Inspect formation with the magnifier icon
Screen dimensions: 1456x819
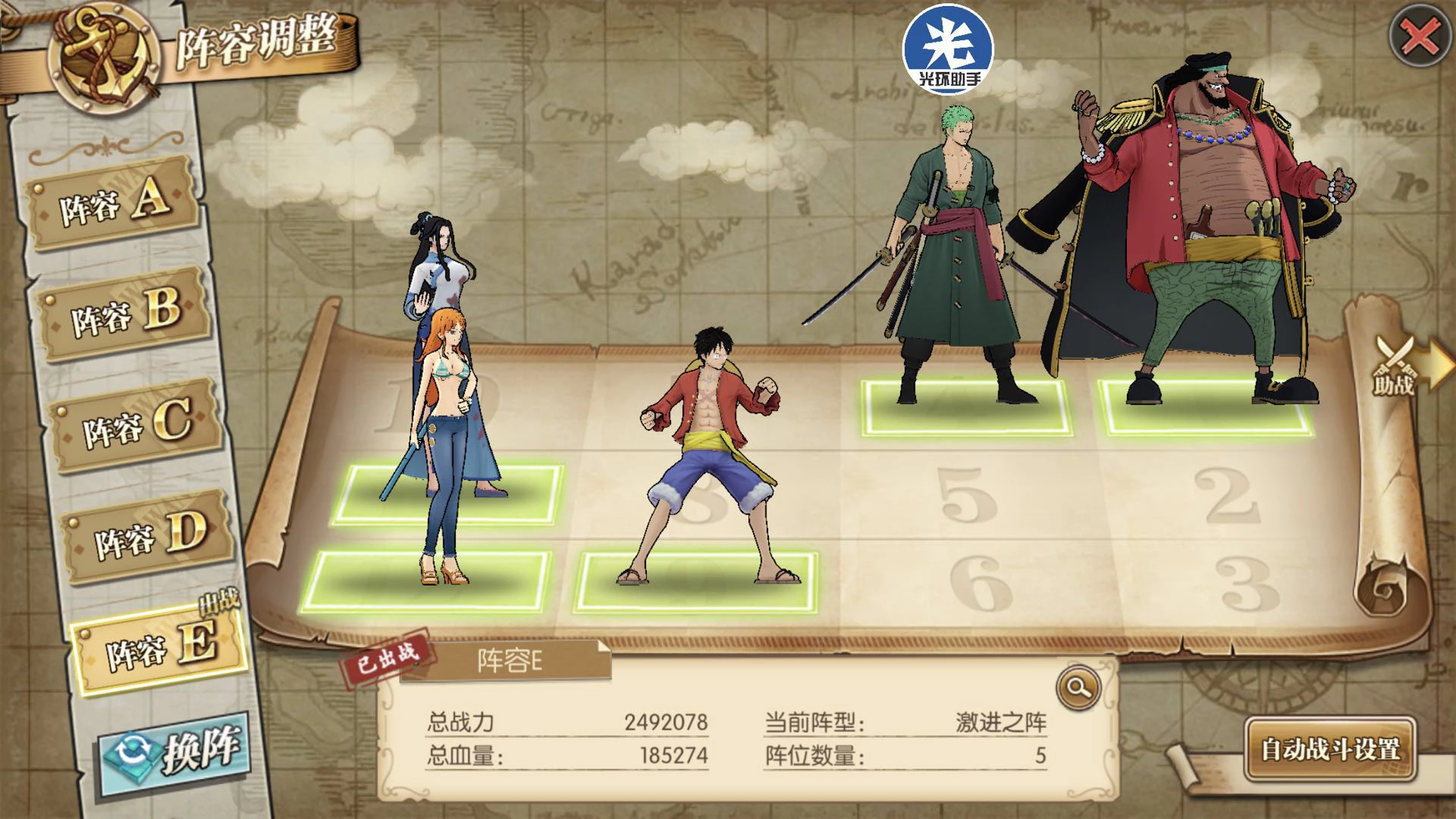point(1078,687)
